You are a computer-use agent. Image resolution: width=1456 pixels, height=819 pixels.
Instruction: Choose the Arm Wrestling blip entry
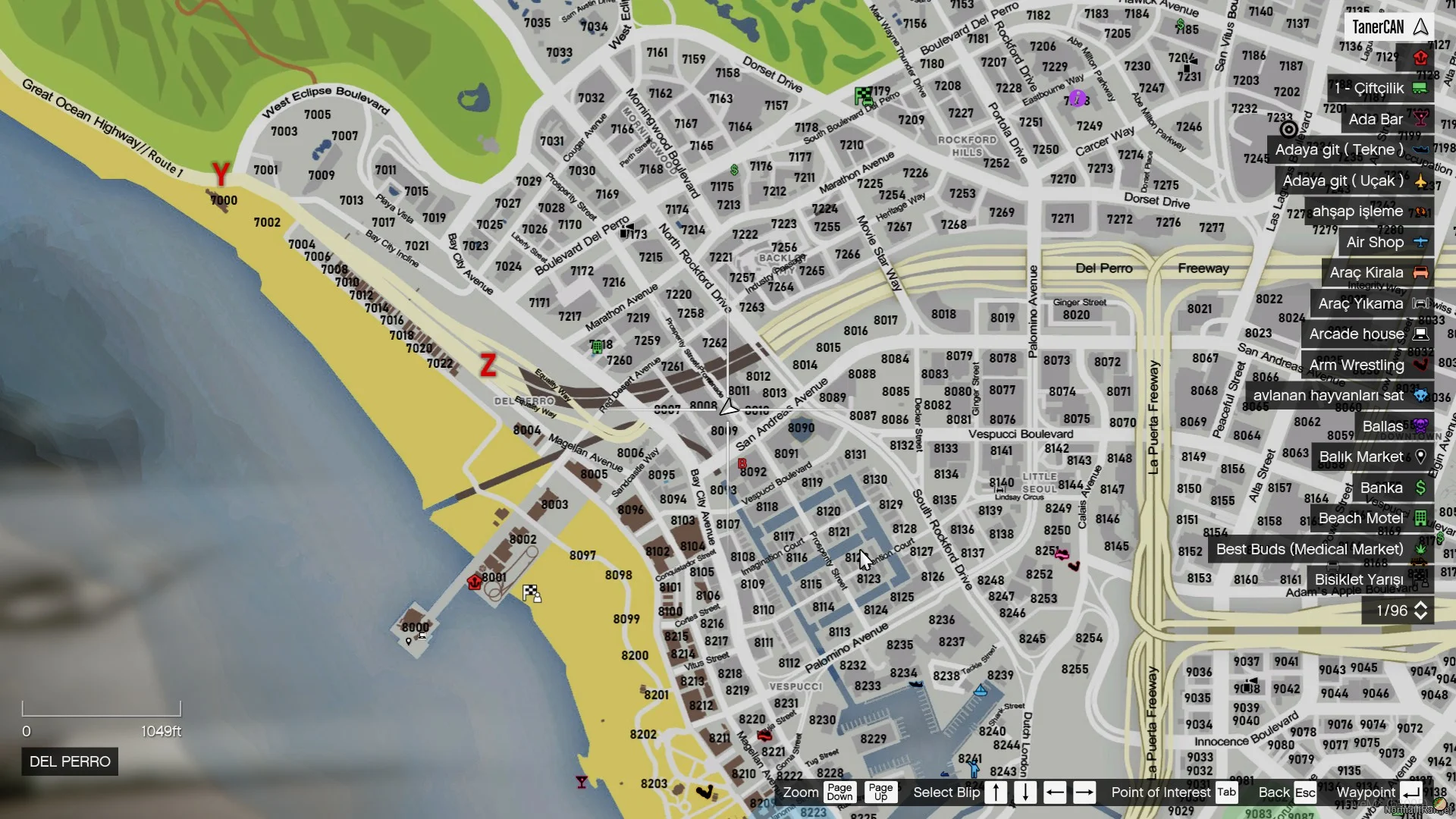click(1367, 365)
